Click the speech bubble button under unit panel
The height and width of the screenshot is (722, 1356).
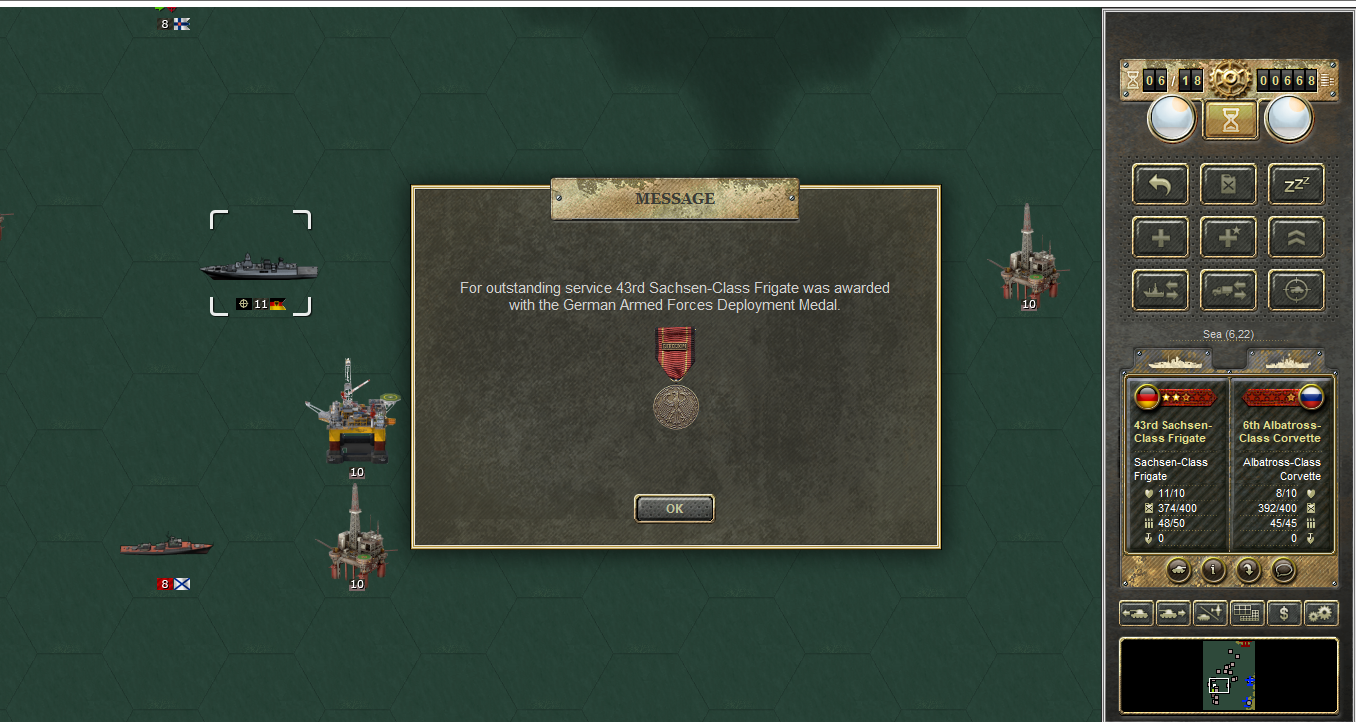coord(1284,570)
